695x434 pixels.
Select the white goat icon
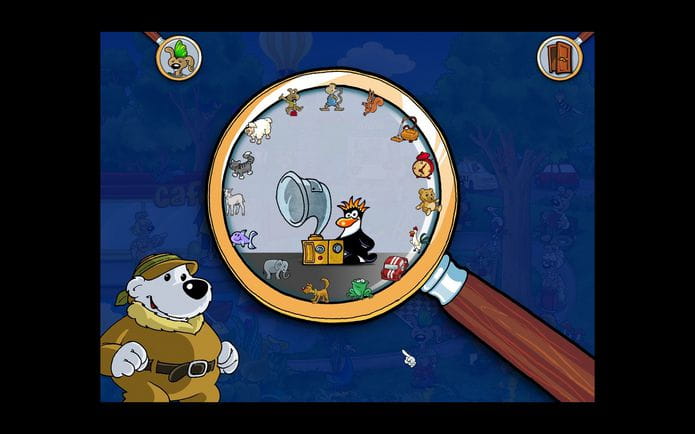(x=235, y=203)
